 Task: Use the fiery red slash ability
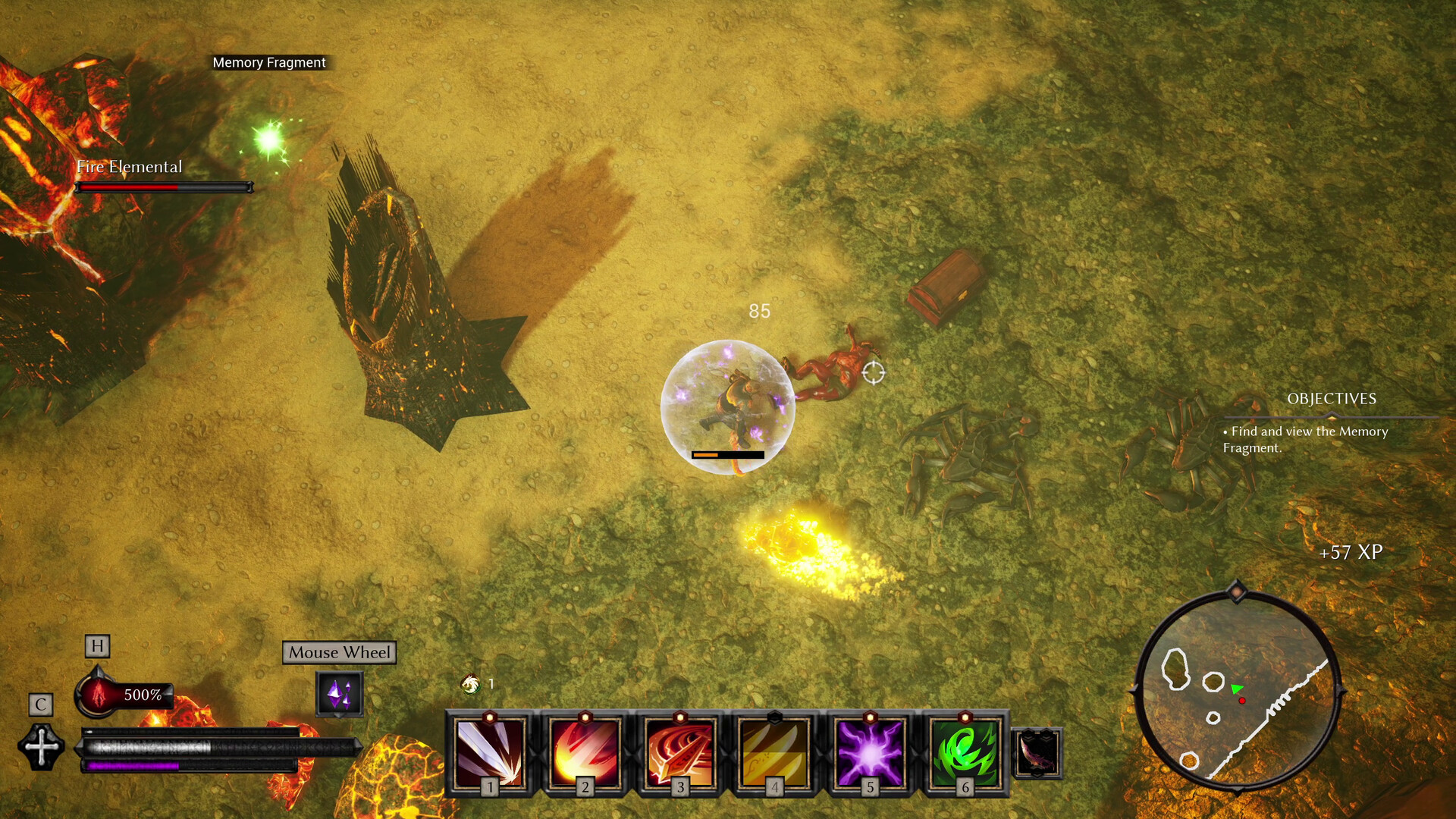click(585, 752)
